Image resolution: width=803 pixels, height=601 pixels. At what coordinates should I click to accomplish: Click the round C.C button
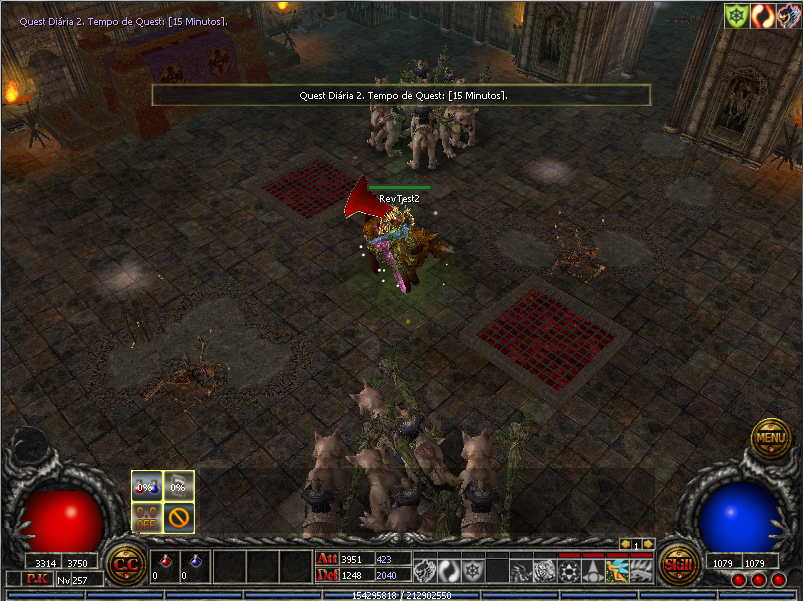click(126, 563)
